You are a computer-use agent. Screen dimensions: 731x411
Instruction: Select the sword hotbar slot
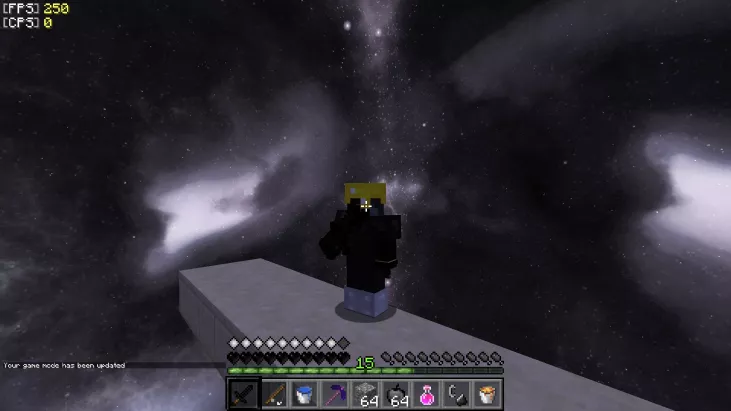click(x=244, y=394)
